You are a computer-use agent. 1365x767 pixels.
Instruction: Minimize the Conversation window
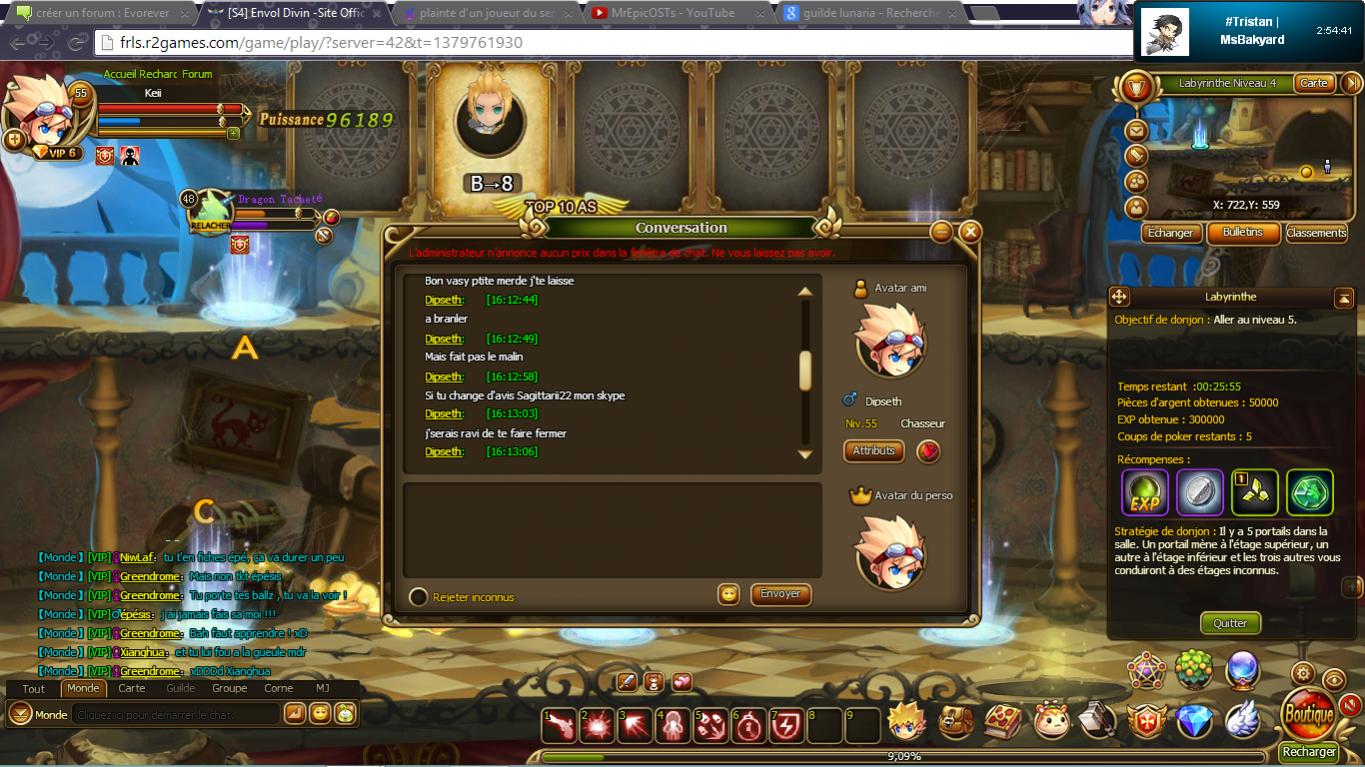[x=941, y=232]
